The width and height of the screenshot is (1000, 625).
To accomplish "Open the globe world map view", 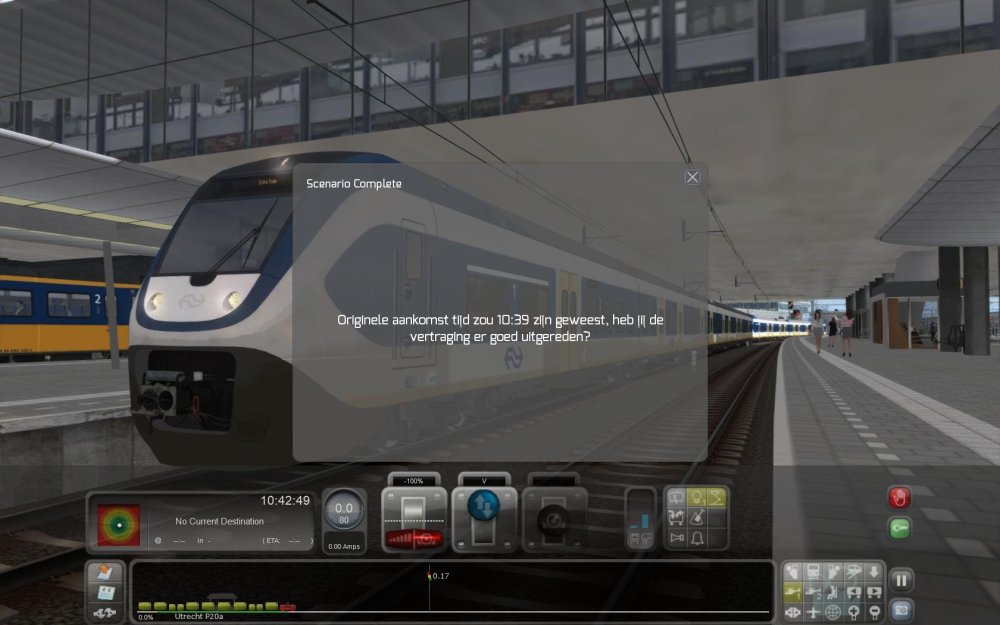I will point(833,612).
